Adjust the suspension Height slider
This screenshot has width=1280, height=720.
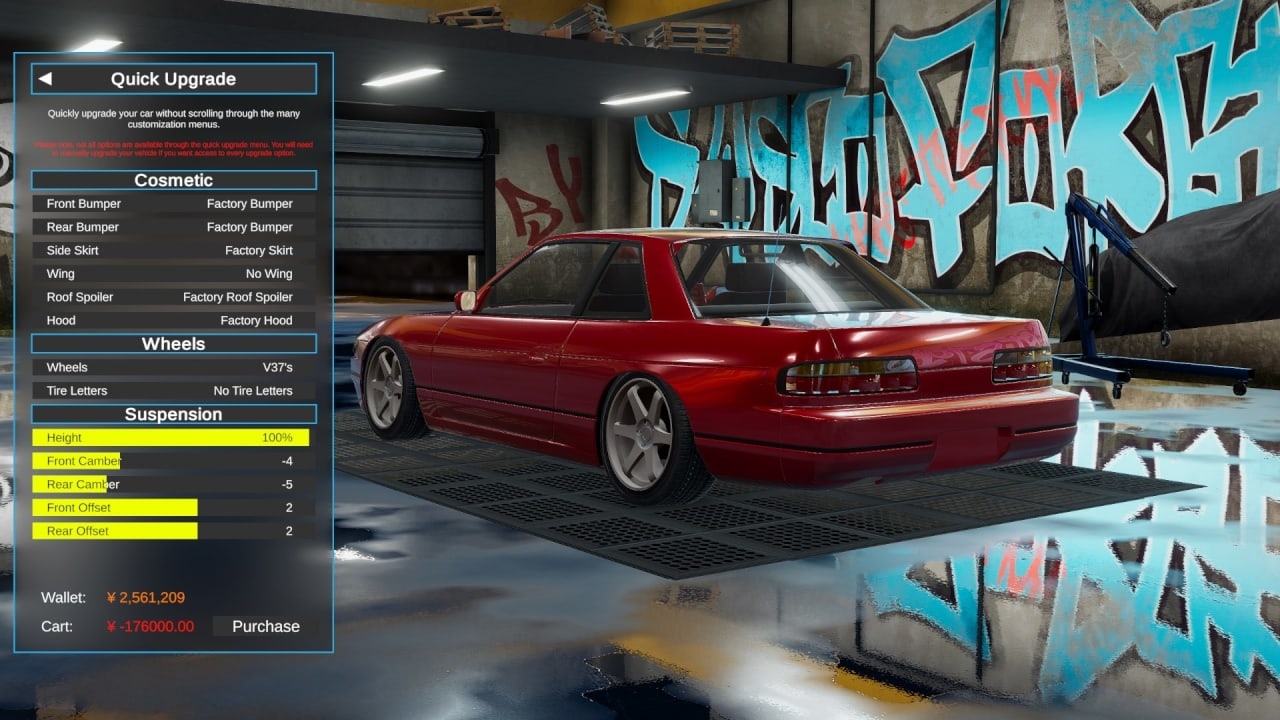pos(171,438)
